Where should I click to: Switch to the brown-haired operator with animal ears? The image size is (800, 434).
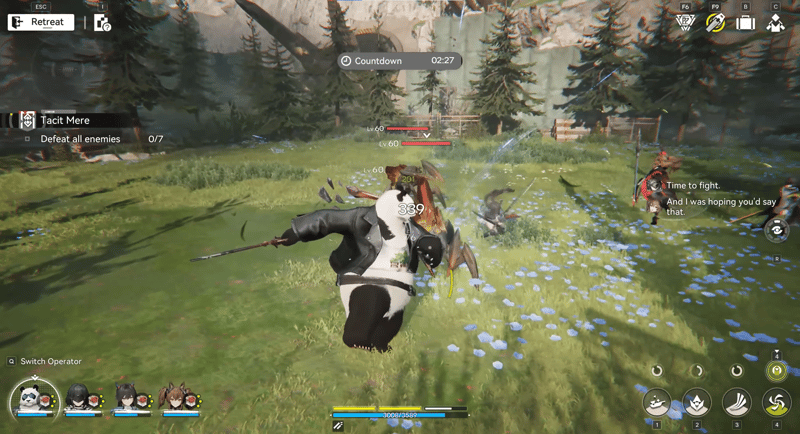coord(173,399)
